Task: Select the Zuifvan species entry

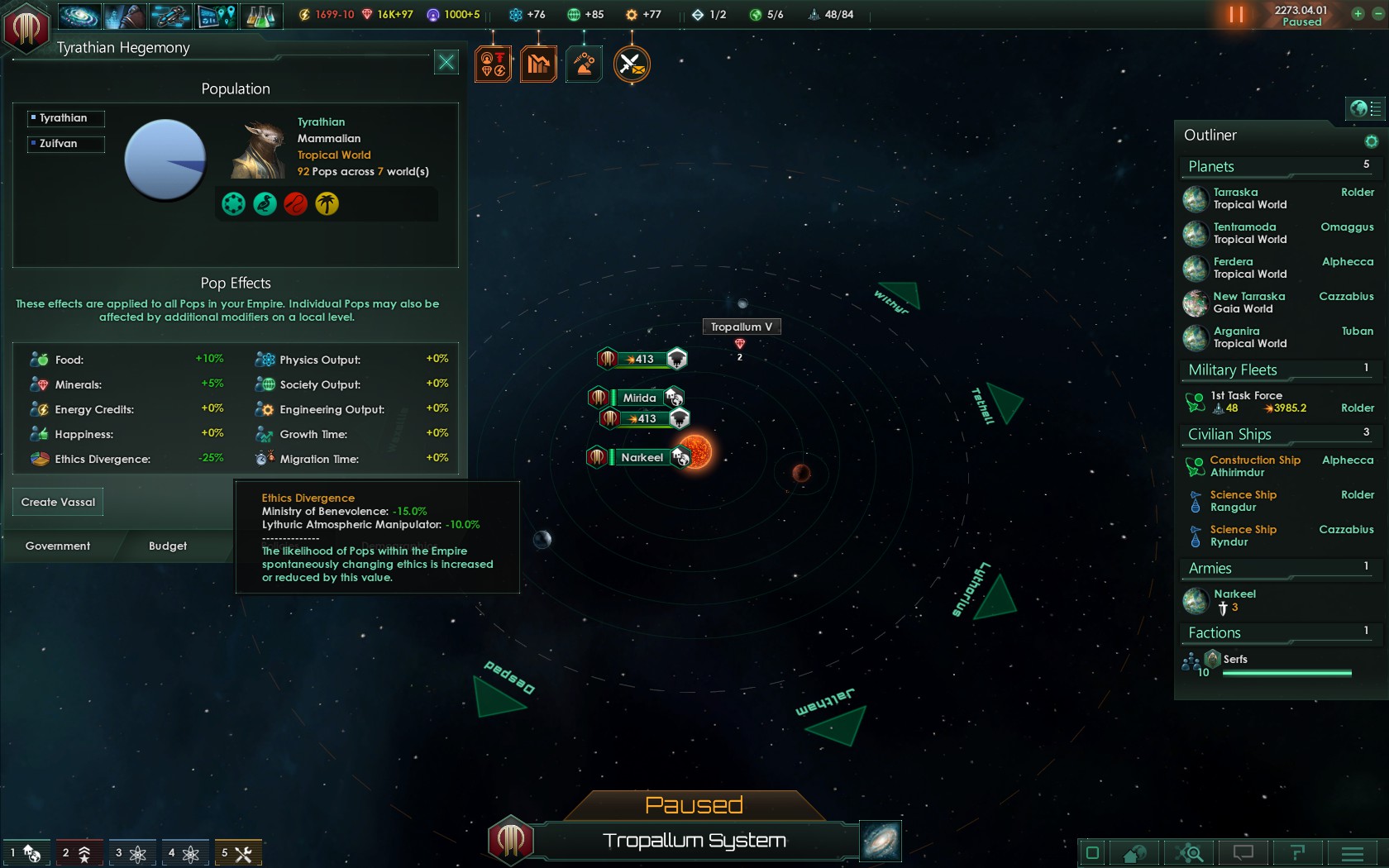Action: (x=65, y=144)
